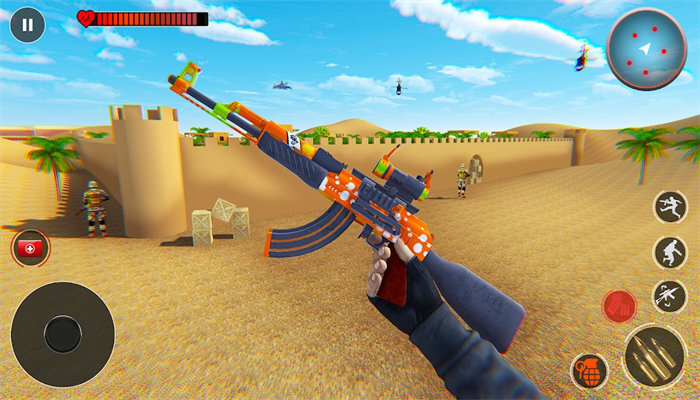The height and width of the screenshot is (400, 700).
Task: Fire the weapon with the bullets button
Action: click(x=655, y=355)
